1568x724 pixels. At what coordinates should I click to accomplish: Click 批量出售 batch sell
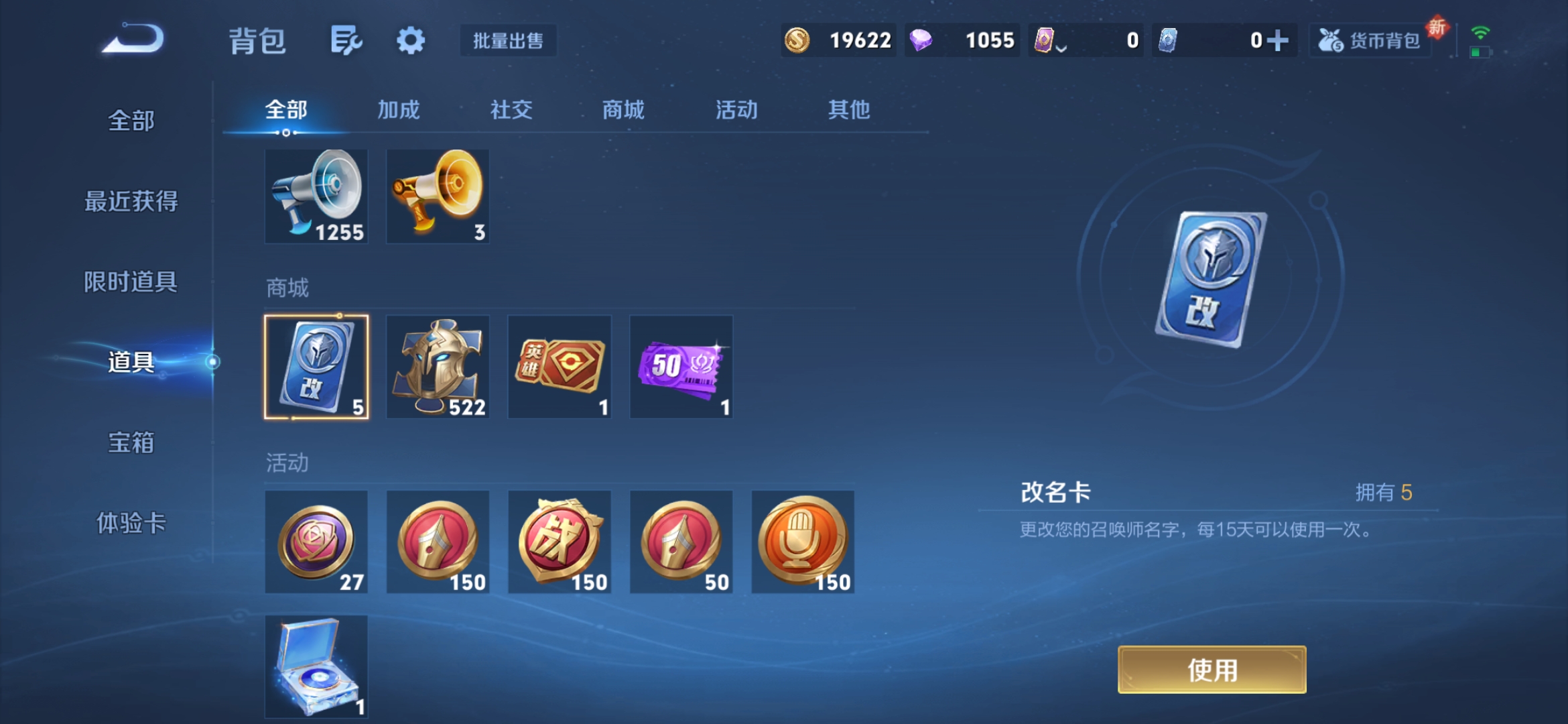(x=507, y=40)
